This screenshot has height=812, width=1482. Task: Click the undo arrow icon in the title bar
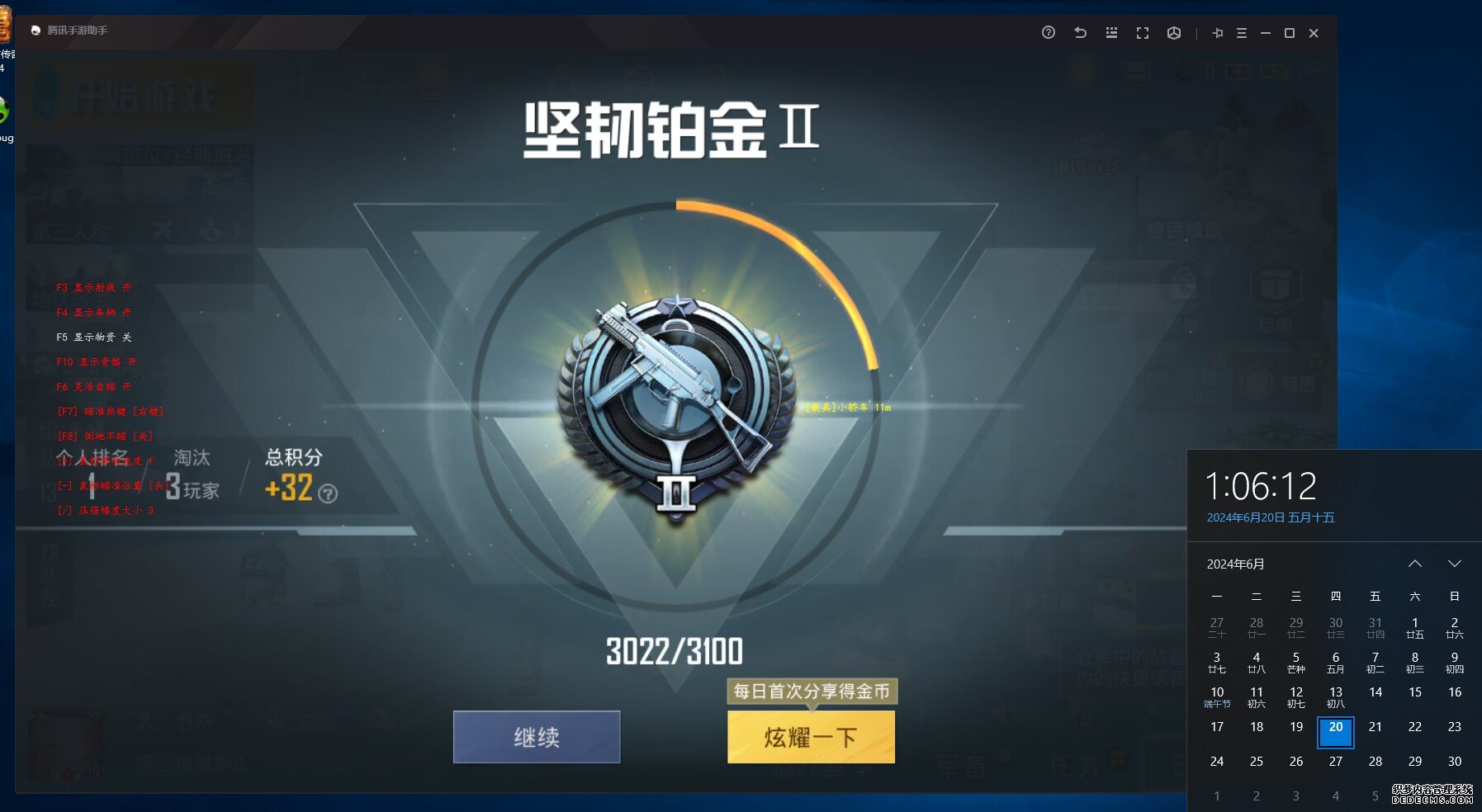(1080, 33)
